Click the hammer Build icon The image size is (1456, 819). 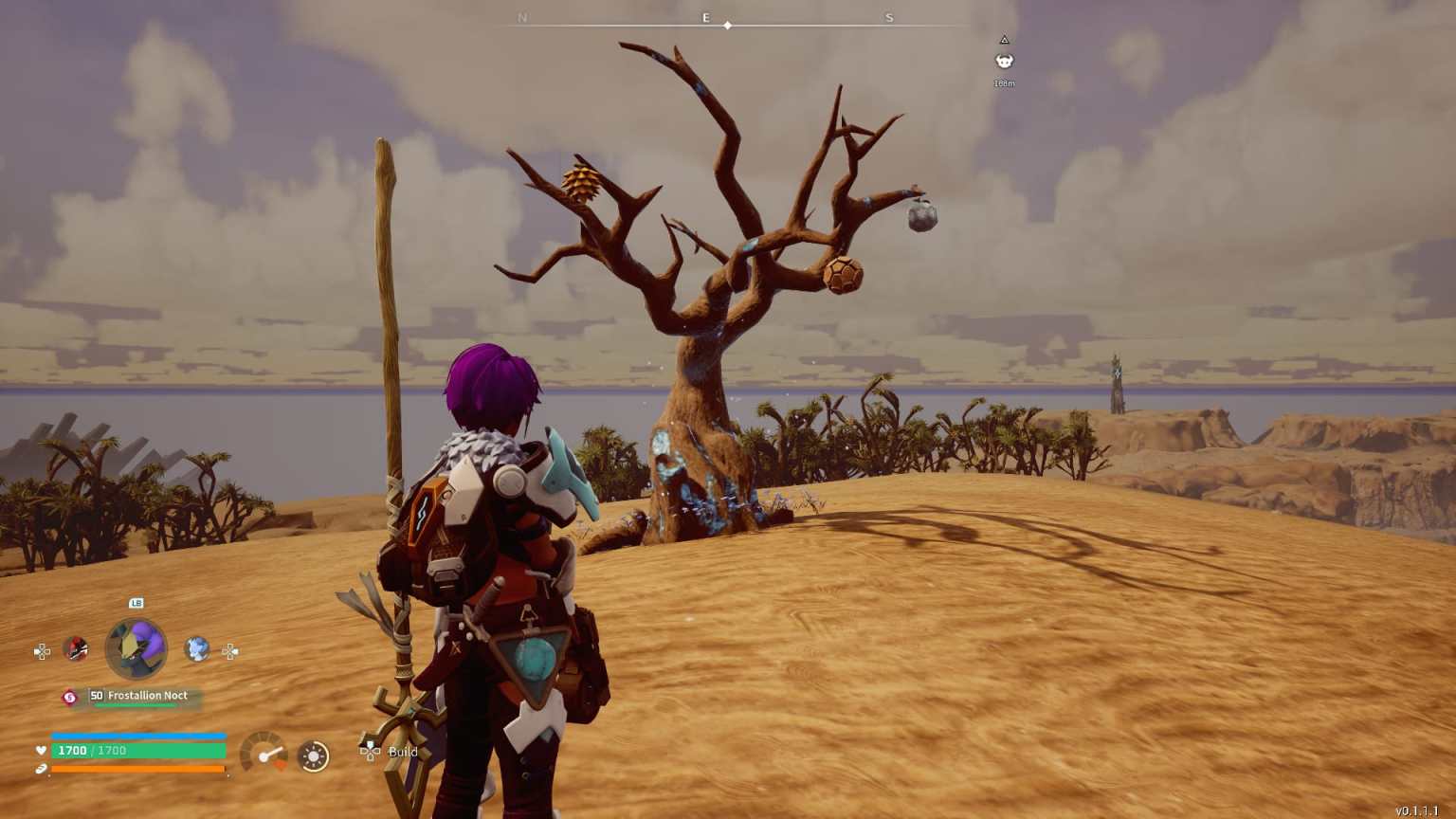[370, 753]
